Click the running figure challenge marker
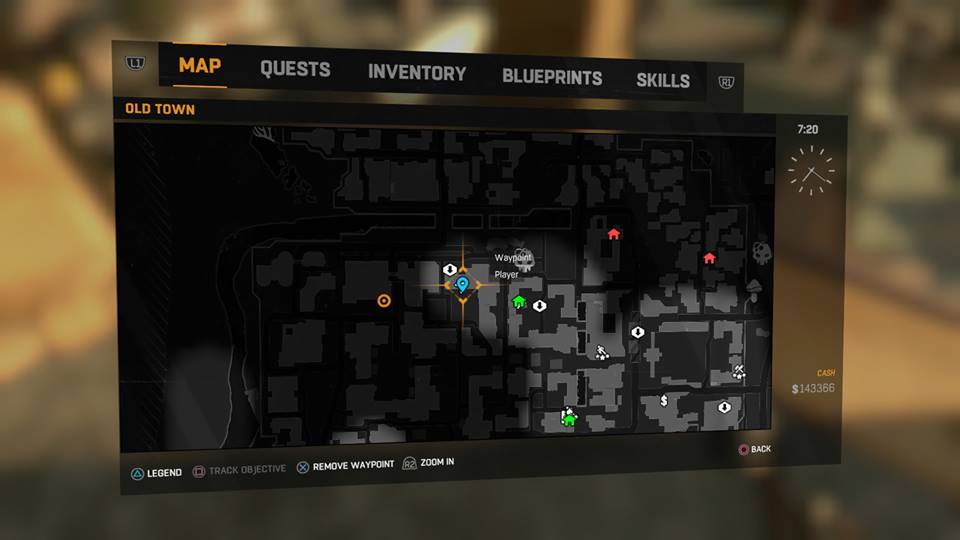960x540 pixels. pyautogui.click(x=602, y=352)
